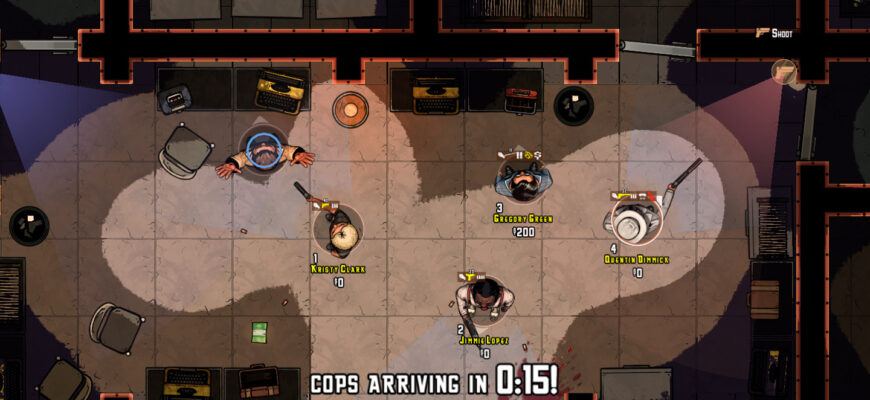
Task: Click player 4 Quentin Dimmick
Action: [x=634, y=220]
